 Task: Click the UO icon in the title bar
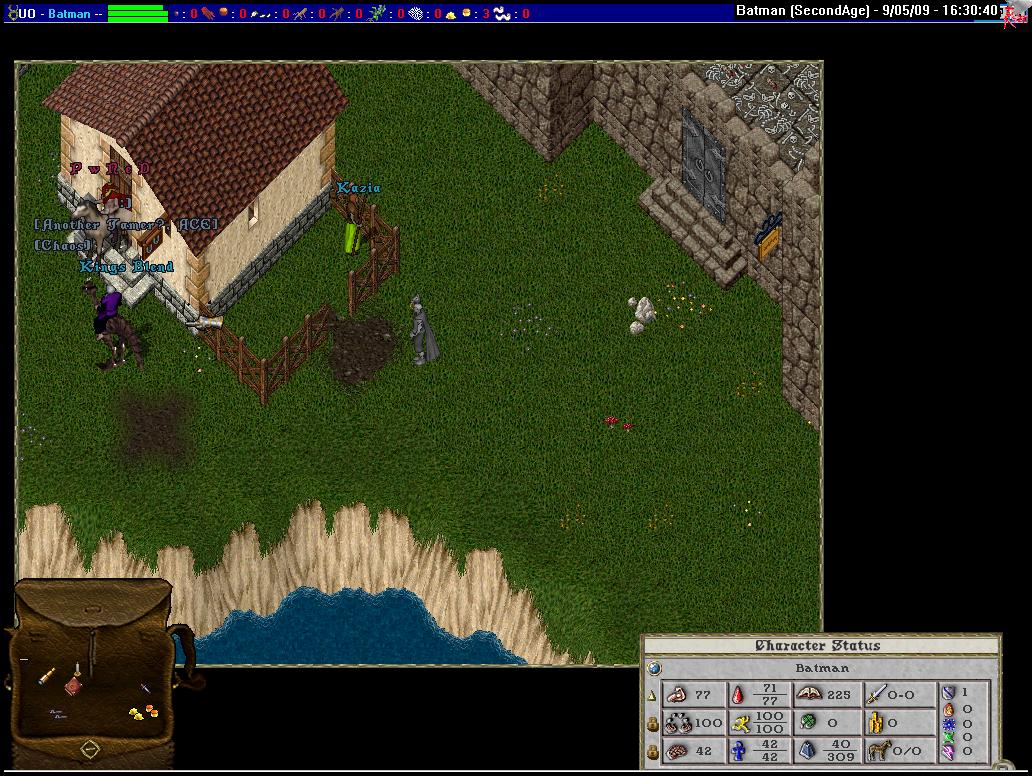pyautogui.click(x=11, y=13)
